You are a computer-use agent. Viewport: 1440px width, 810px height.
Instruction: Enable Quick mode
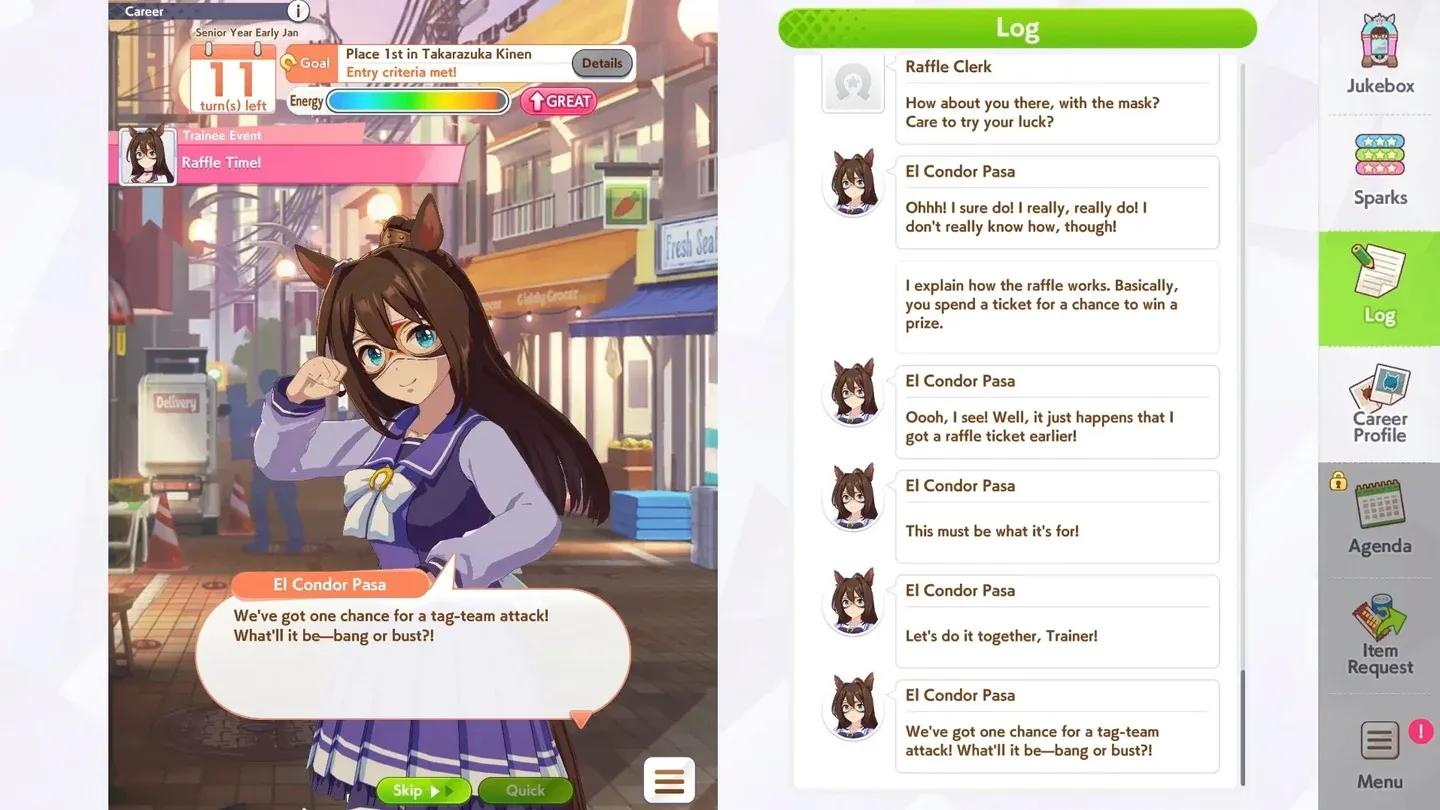pos(524,790)
